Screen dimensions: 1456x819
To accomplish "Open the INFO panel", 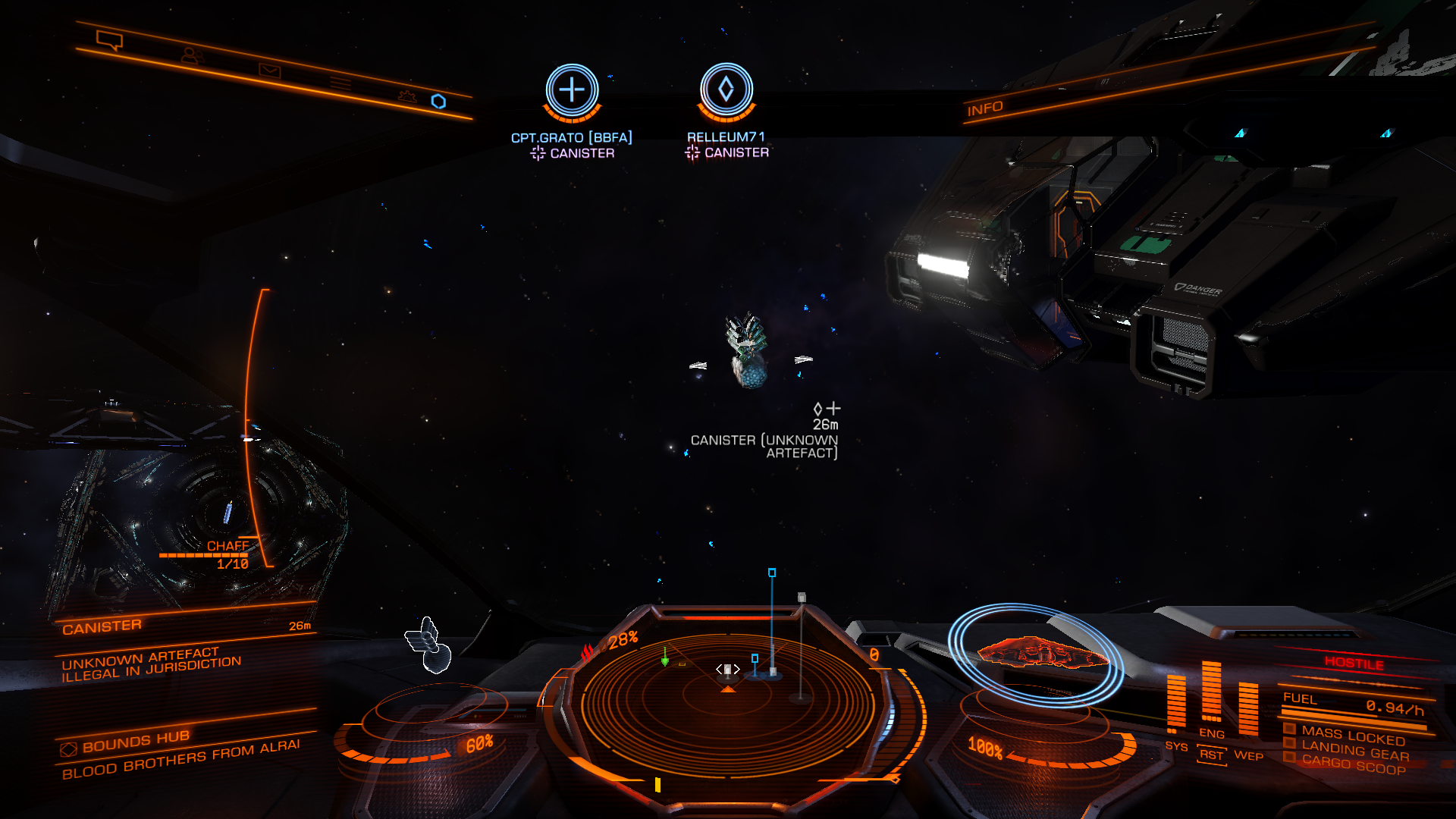I will tap(984, 108).
